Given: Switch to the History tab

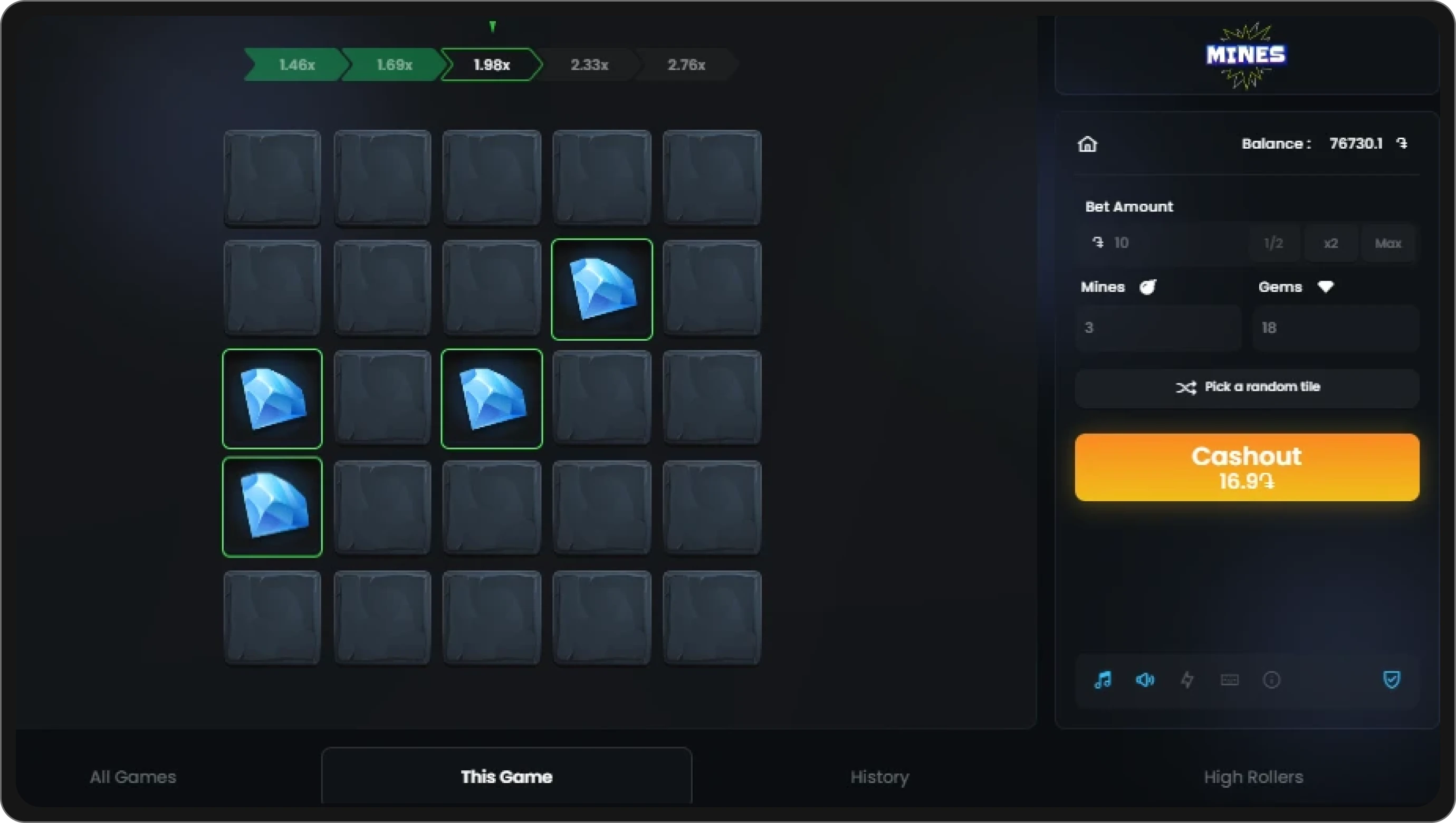Looking at the screenshot, I should click(x=879, y=777).
